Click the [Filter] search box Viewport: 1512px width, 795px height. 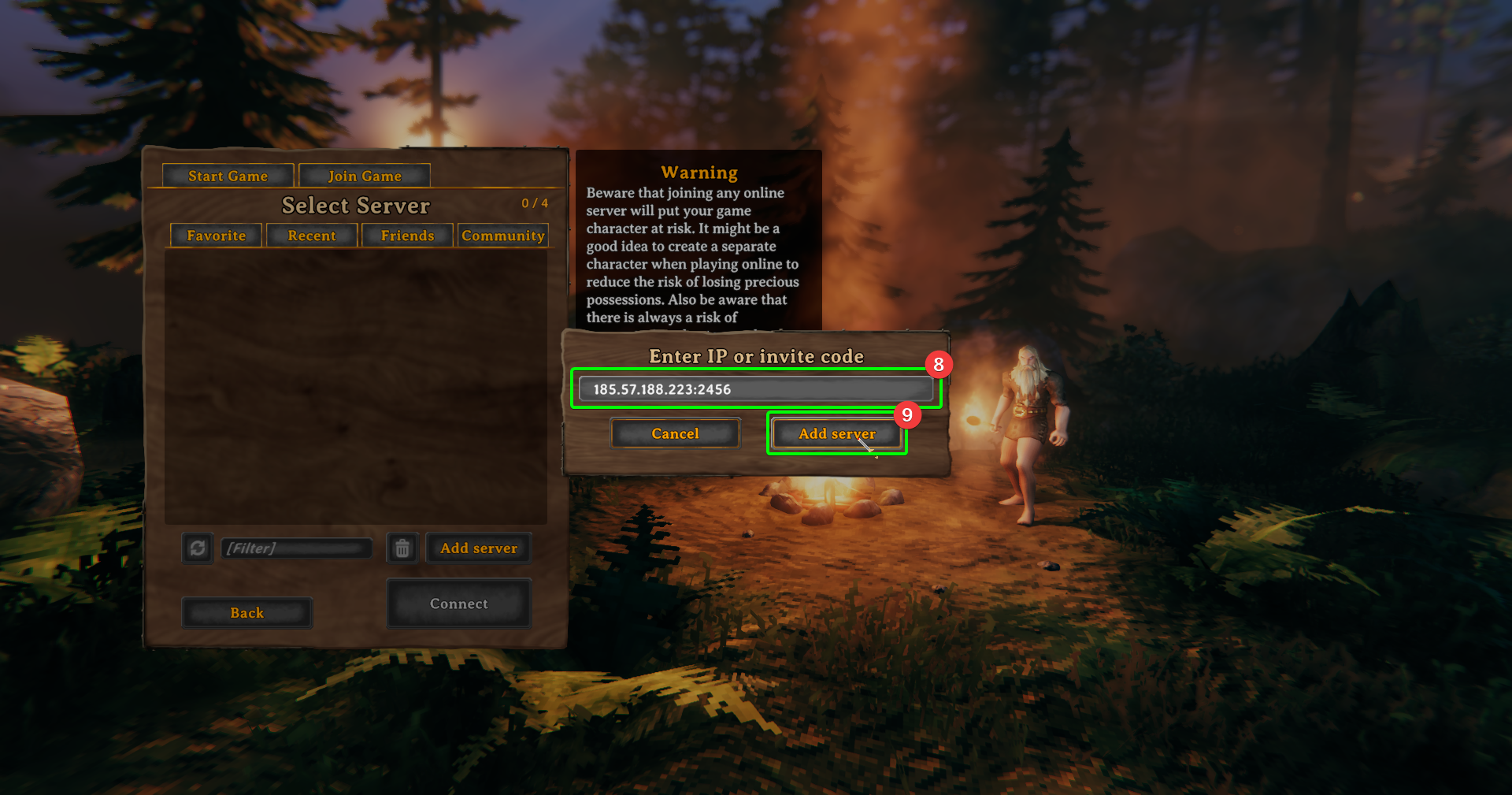[x=296, y=548]
